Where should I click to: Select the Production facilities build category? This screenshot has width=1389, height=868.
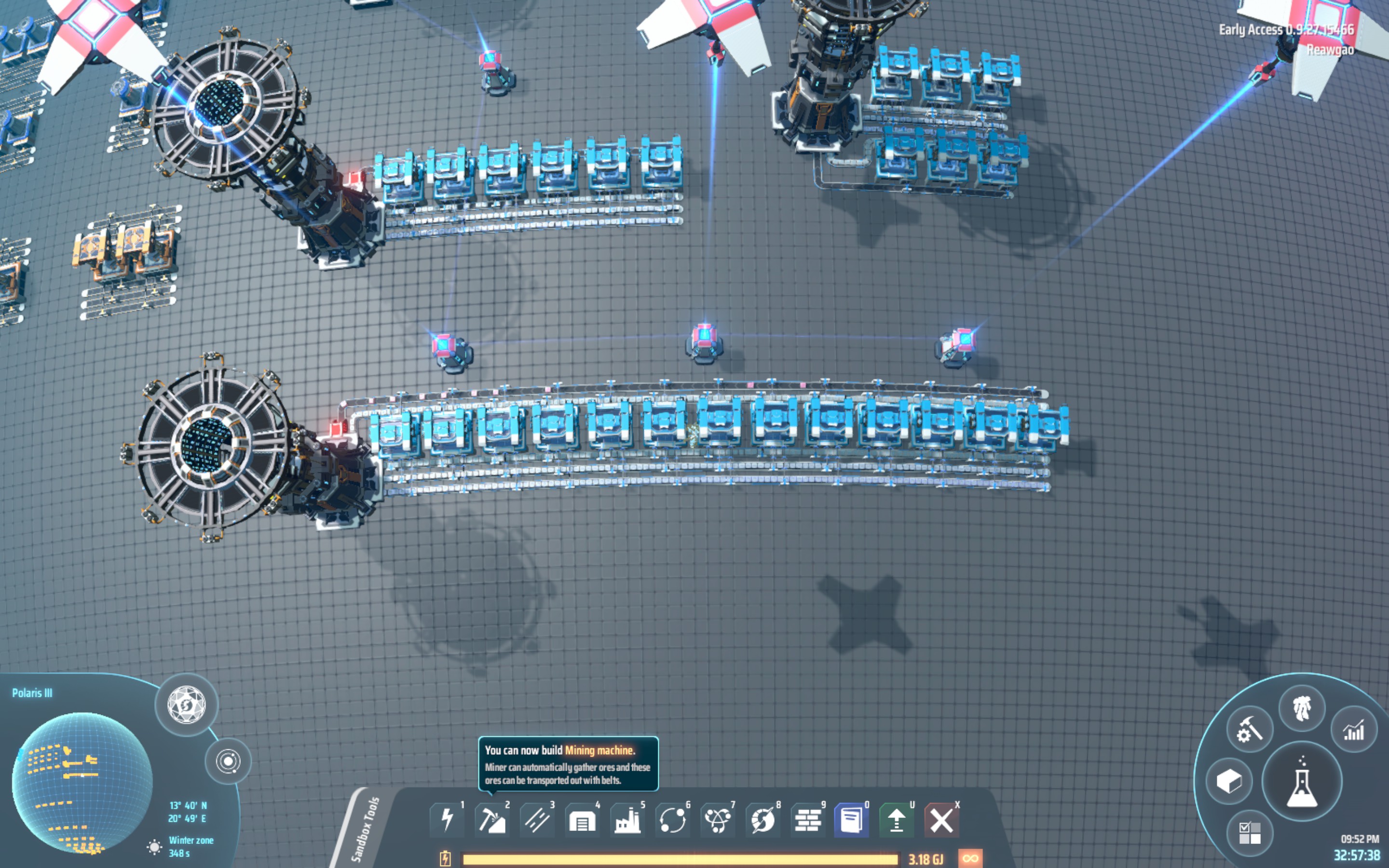point(627,820)
